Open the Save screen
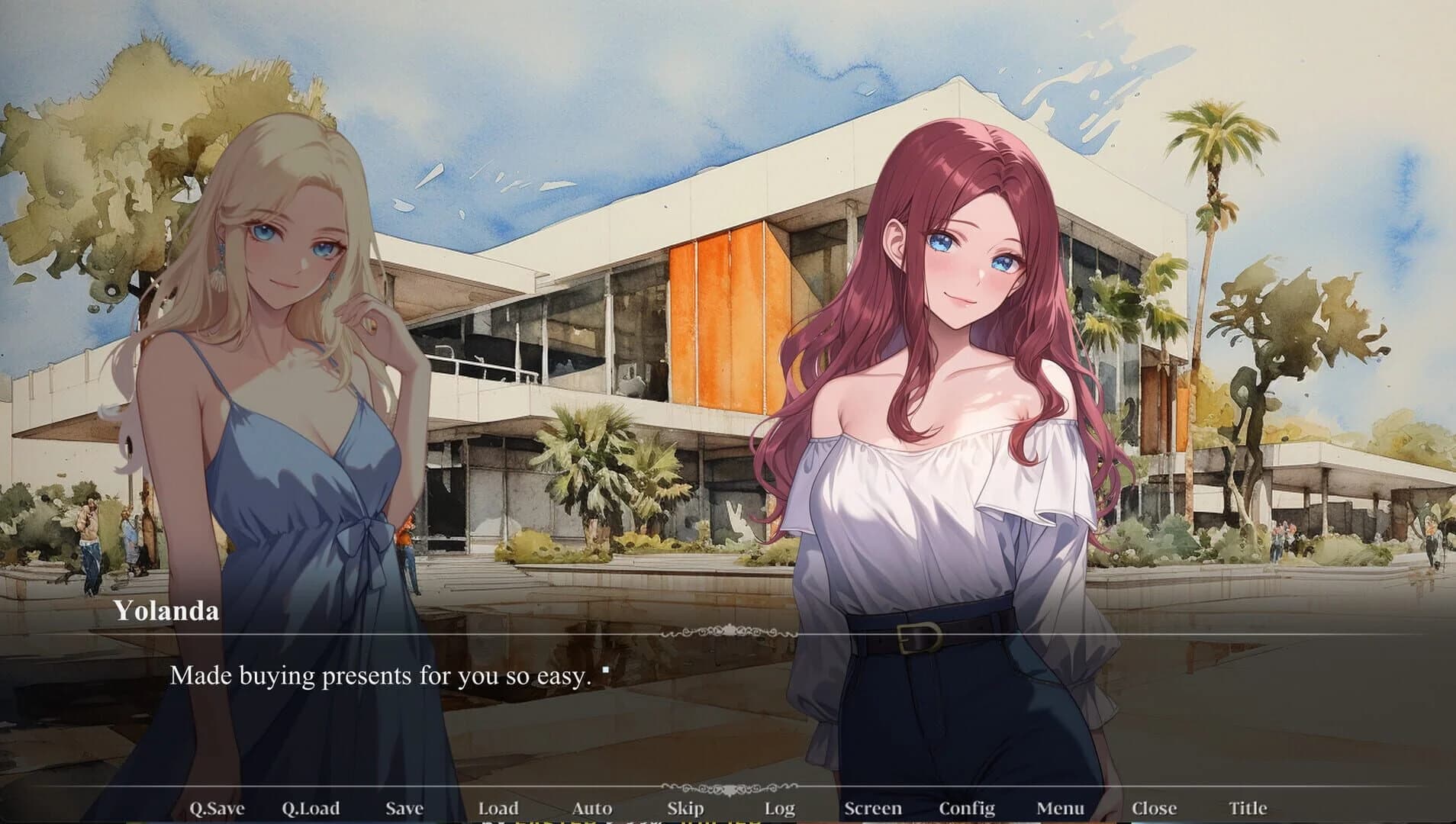 403,807
